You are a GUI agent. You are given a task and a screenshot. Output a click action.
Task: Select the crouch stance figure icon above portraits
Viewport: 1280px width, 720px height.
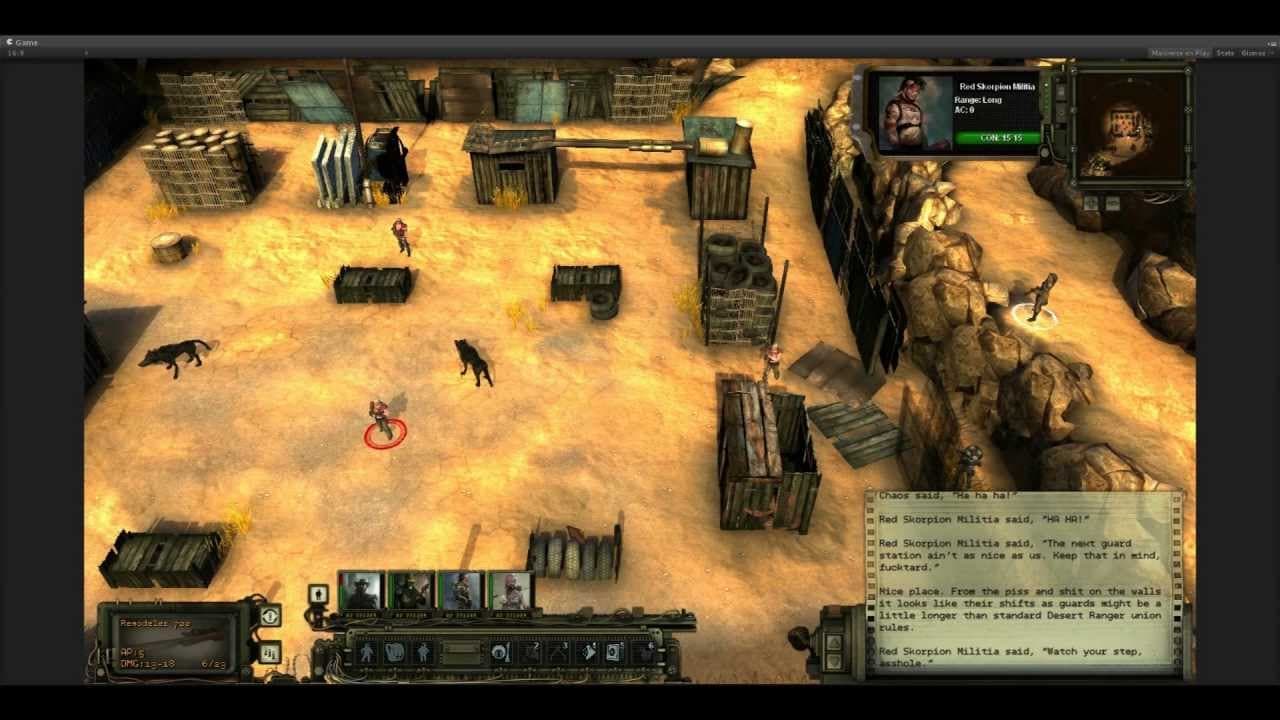318,595
